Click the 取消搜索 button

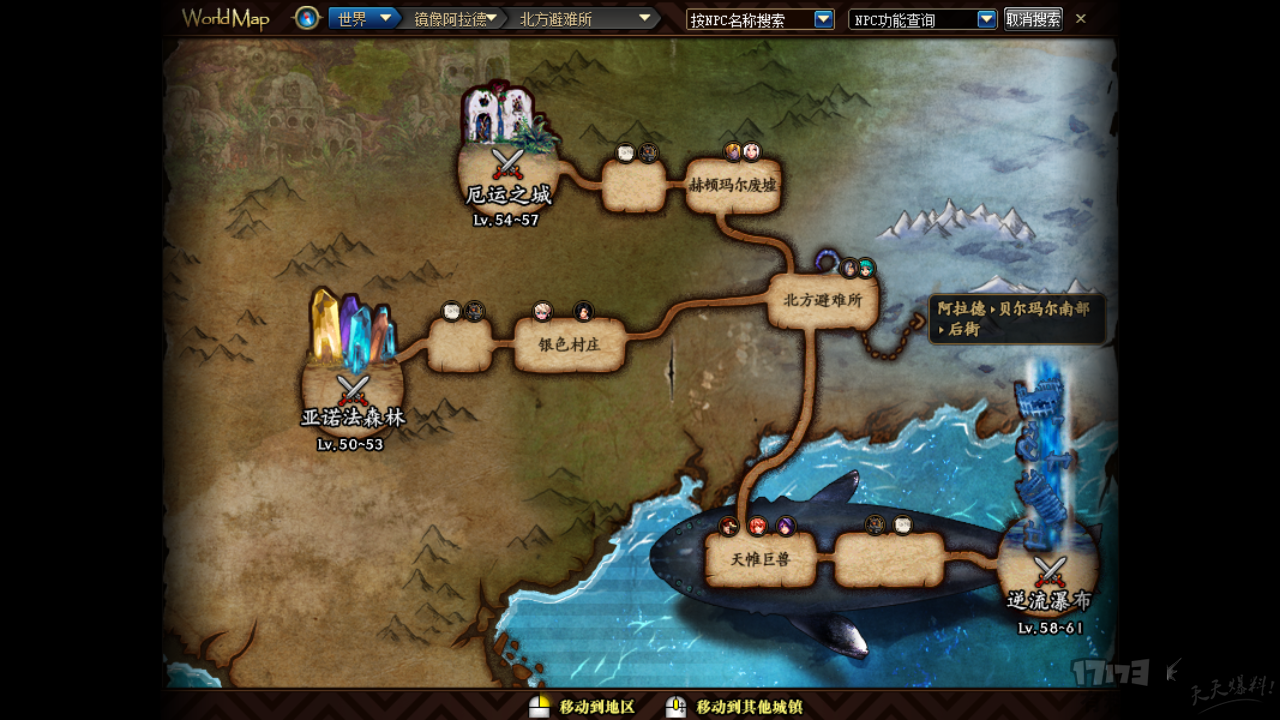pos(1033,19)
